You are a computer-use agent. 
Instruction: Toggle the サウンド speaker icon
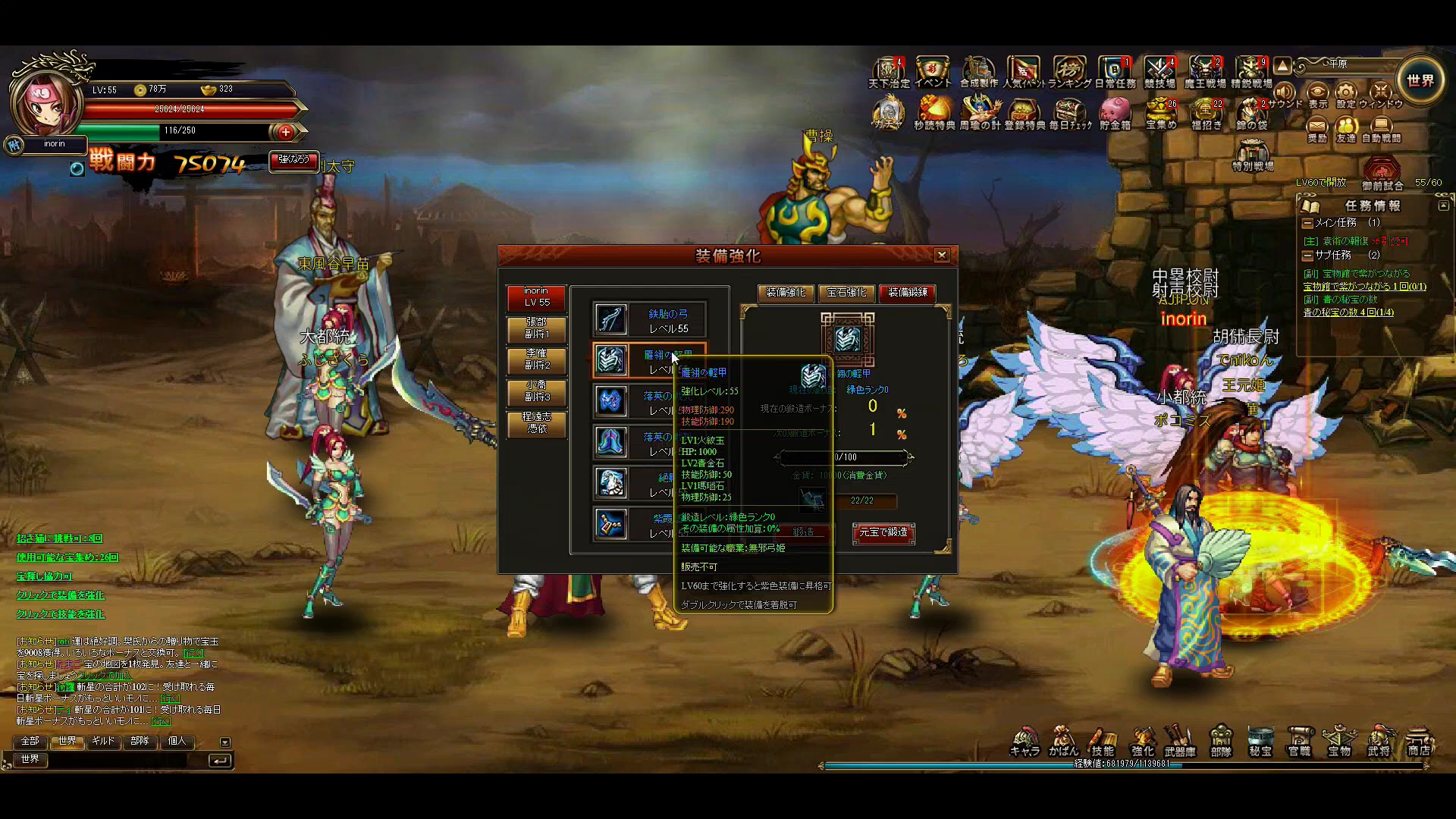(1284, 95)
